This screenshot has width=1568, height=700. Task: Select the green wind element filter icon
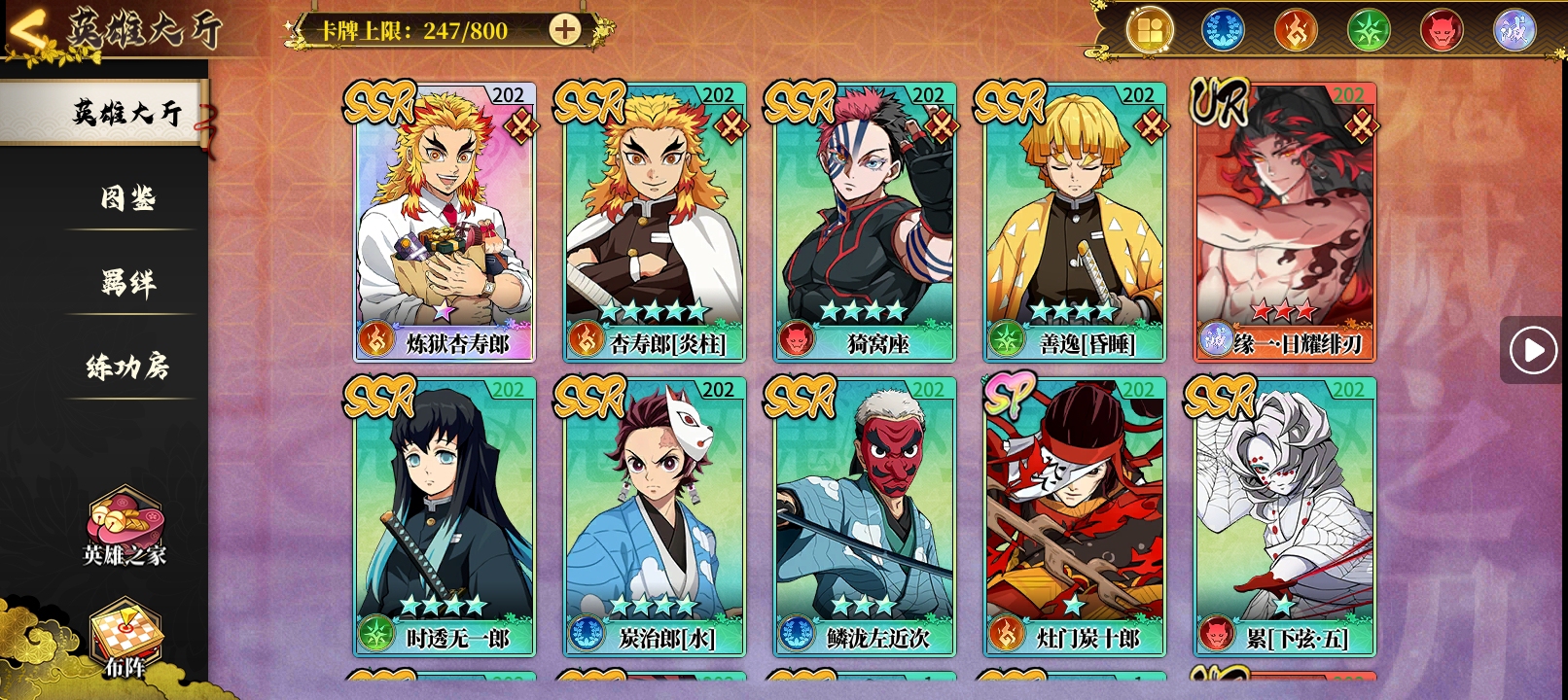pyautogui.click(x=1371, y=29)
